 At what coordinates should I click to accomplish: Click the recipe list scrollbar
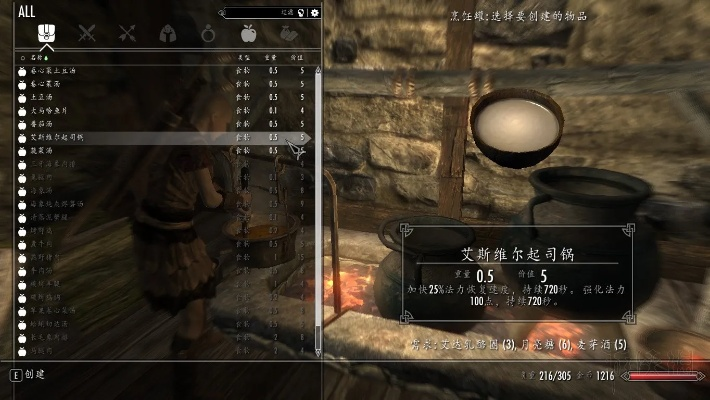point(319,200)
